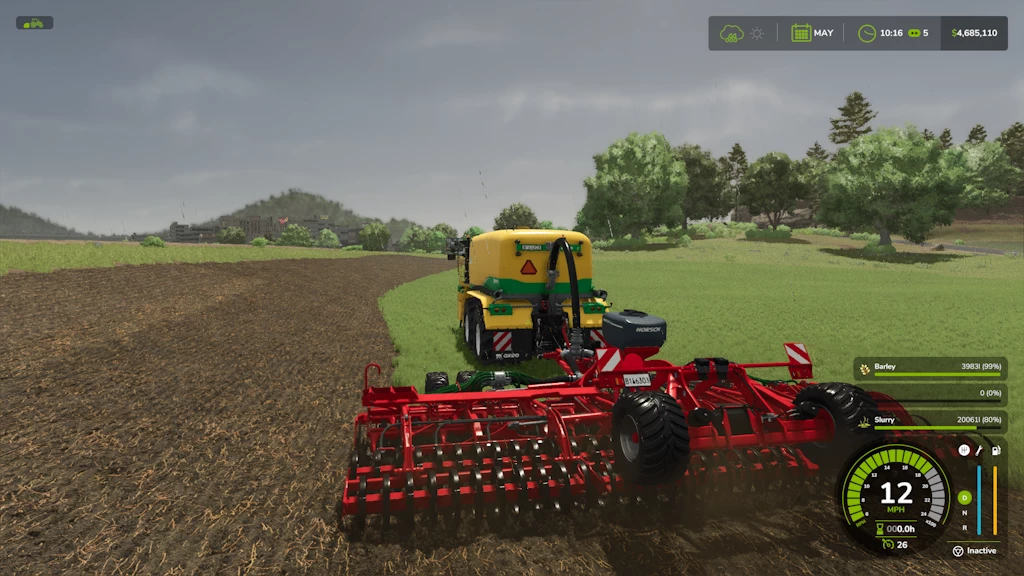The height and width of the screenshot is (576, 1024).
Task: Toggle the fast-forward time scale icon
Action: tap(913, 33)
